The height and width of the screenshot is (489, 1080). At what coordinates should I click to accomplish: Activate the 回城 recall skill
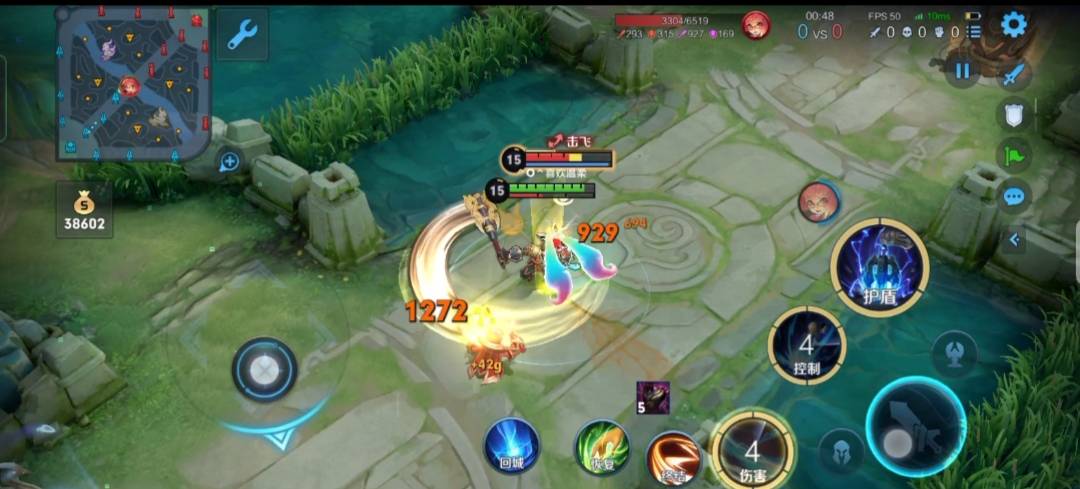click(512, 445)
